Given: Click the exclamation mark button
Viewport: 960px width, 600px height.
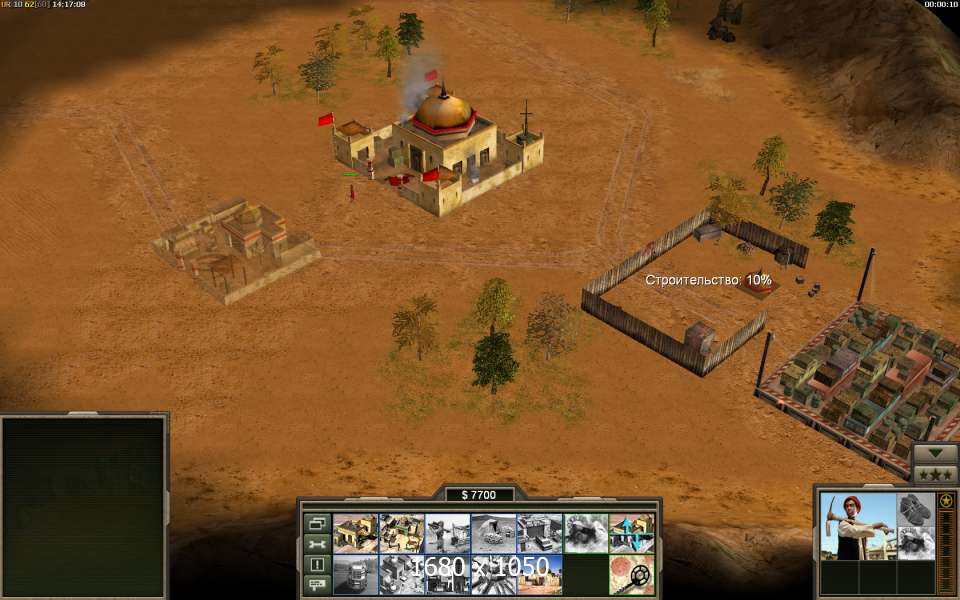Looking at the screenshot, I should [x=318, y=564].
